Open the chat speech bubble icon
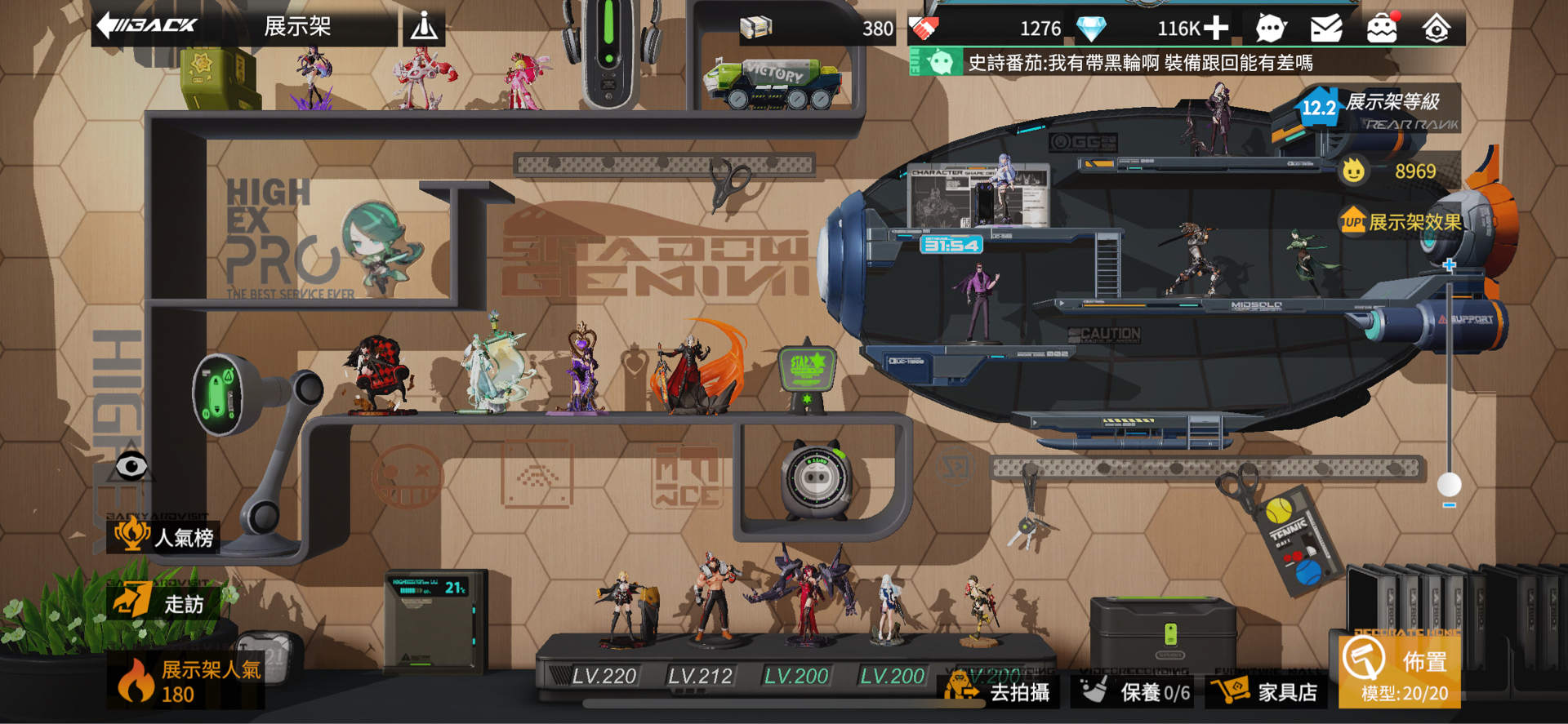 pos(1270,29)
